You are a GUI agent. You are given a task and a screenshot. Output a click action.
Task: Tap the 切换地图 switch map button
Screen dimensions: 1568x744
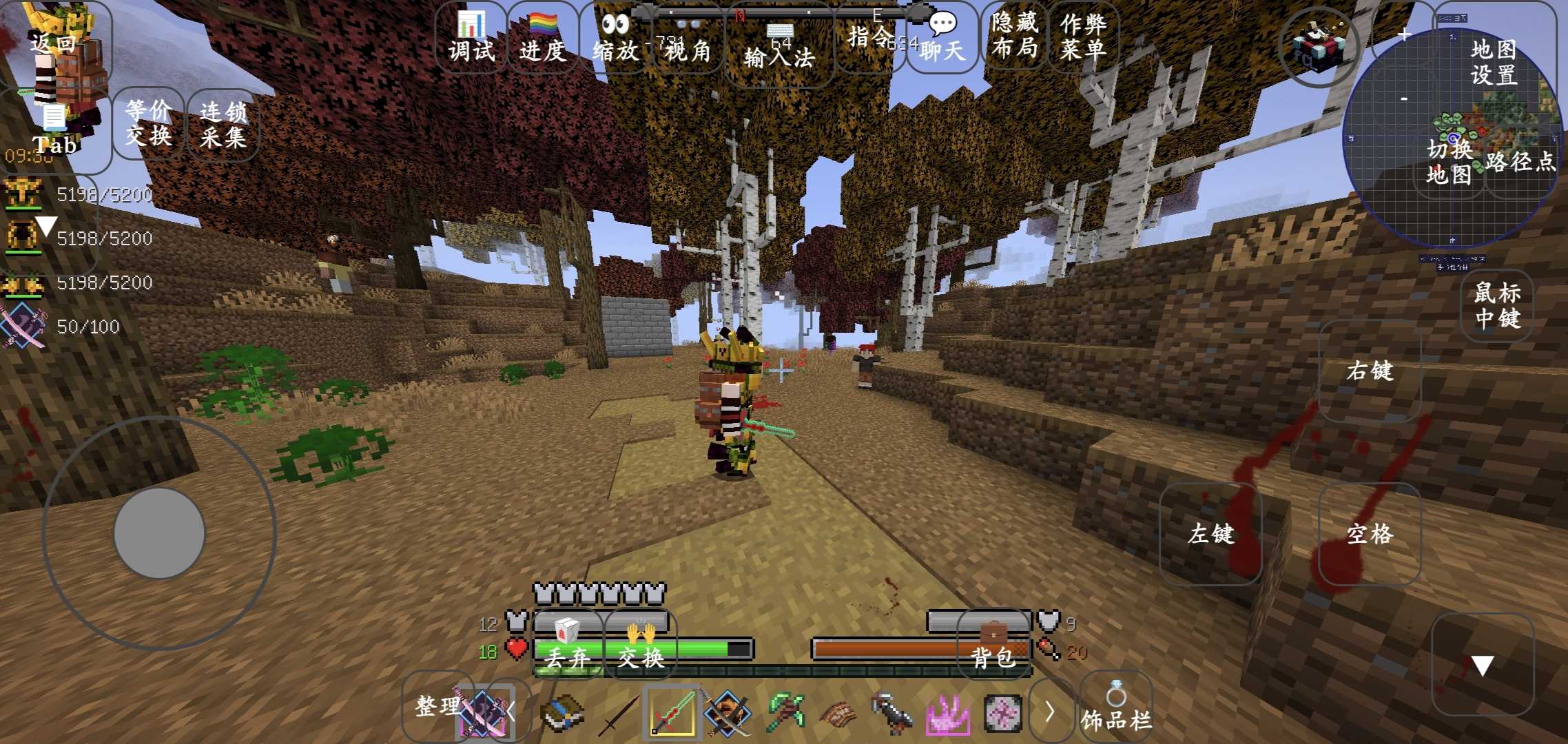pyautogui.click(x=1450, y=162)
